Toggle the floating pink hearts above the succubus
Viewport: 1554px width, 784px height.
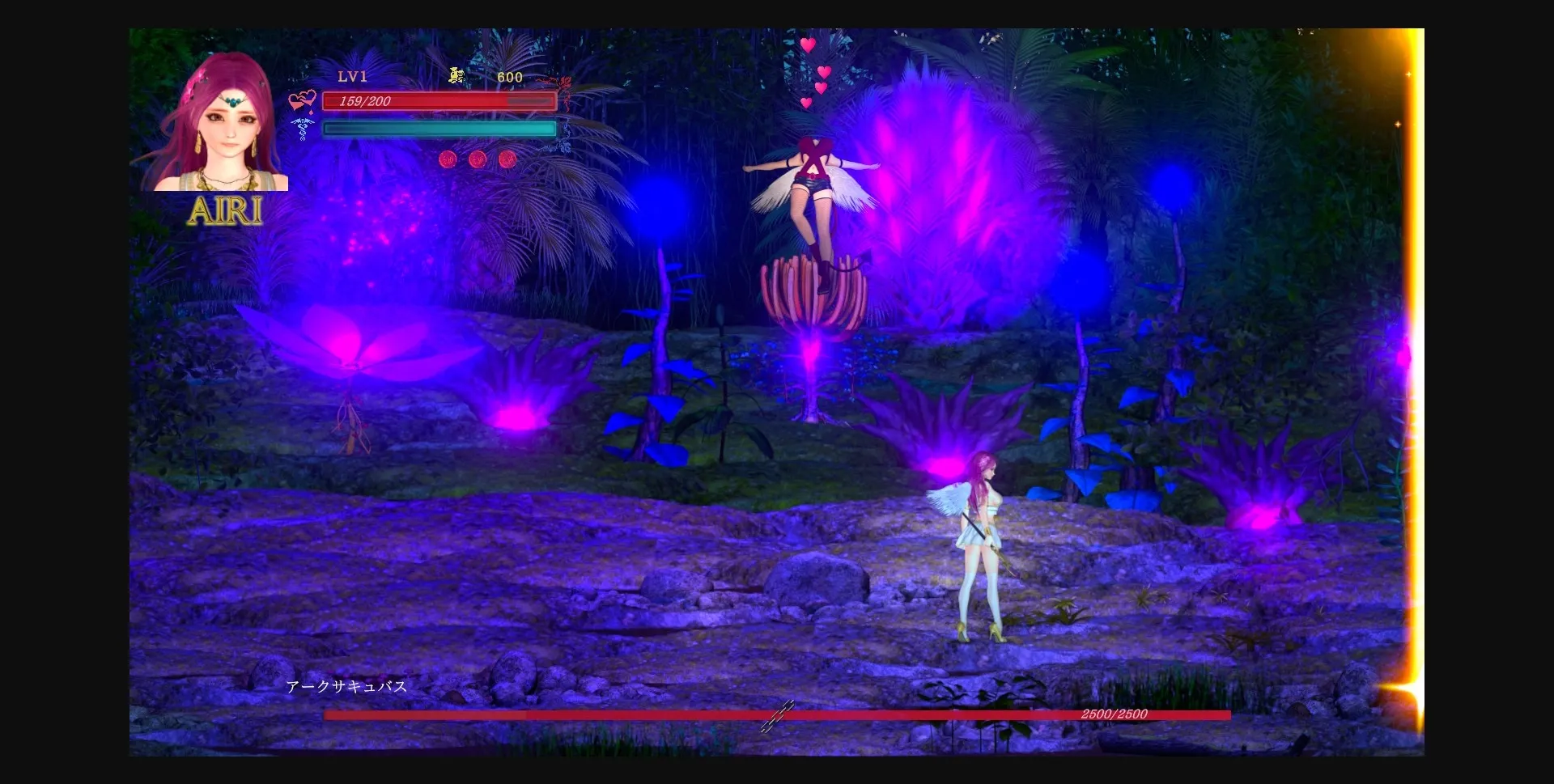point(813,73)
